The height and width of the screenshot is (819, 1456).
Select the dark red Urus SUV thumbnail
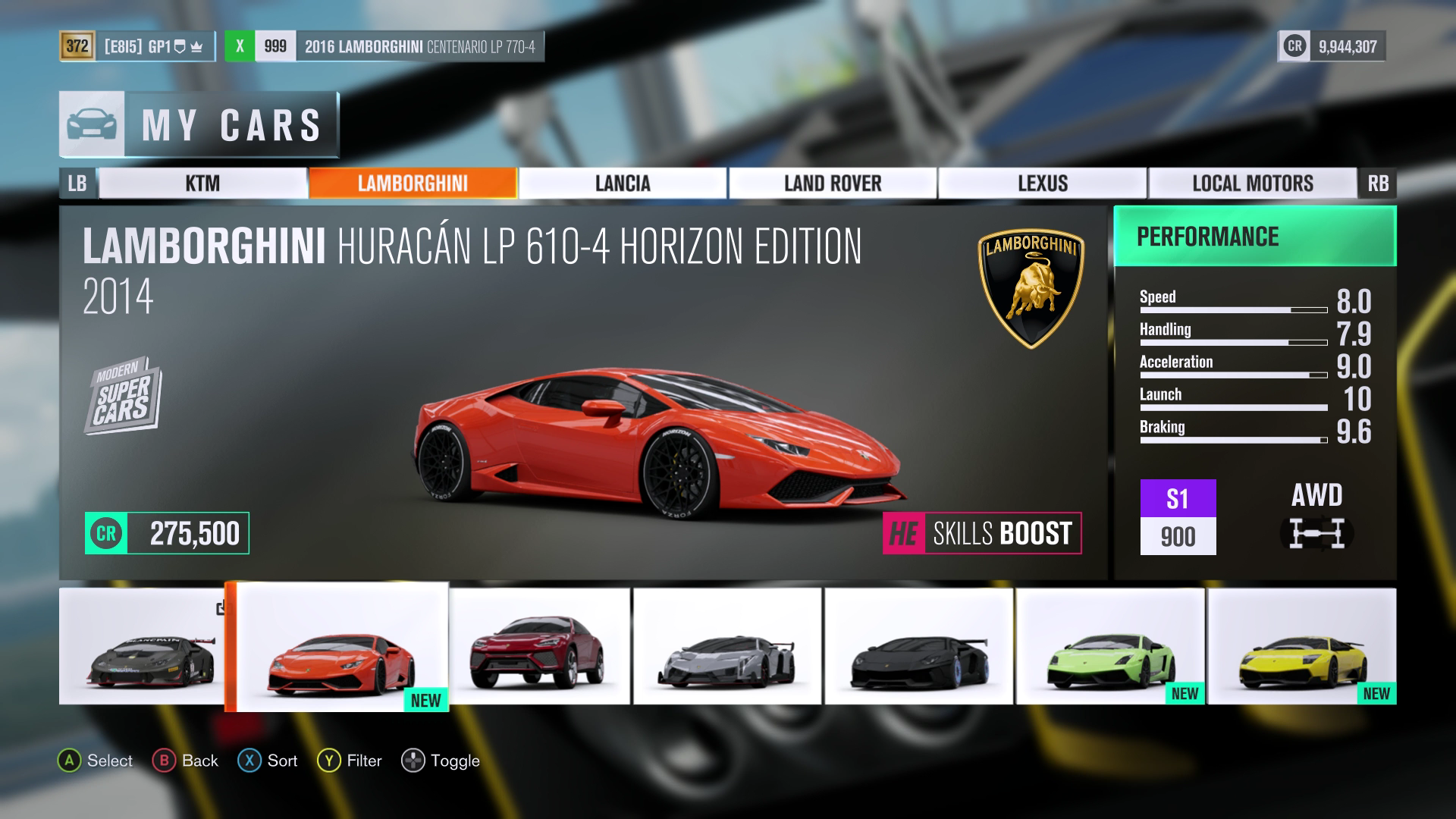pyautogui.click(x=540, y=646)
